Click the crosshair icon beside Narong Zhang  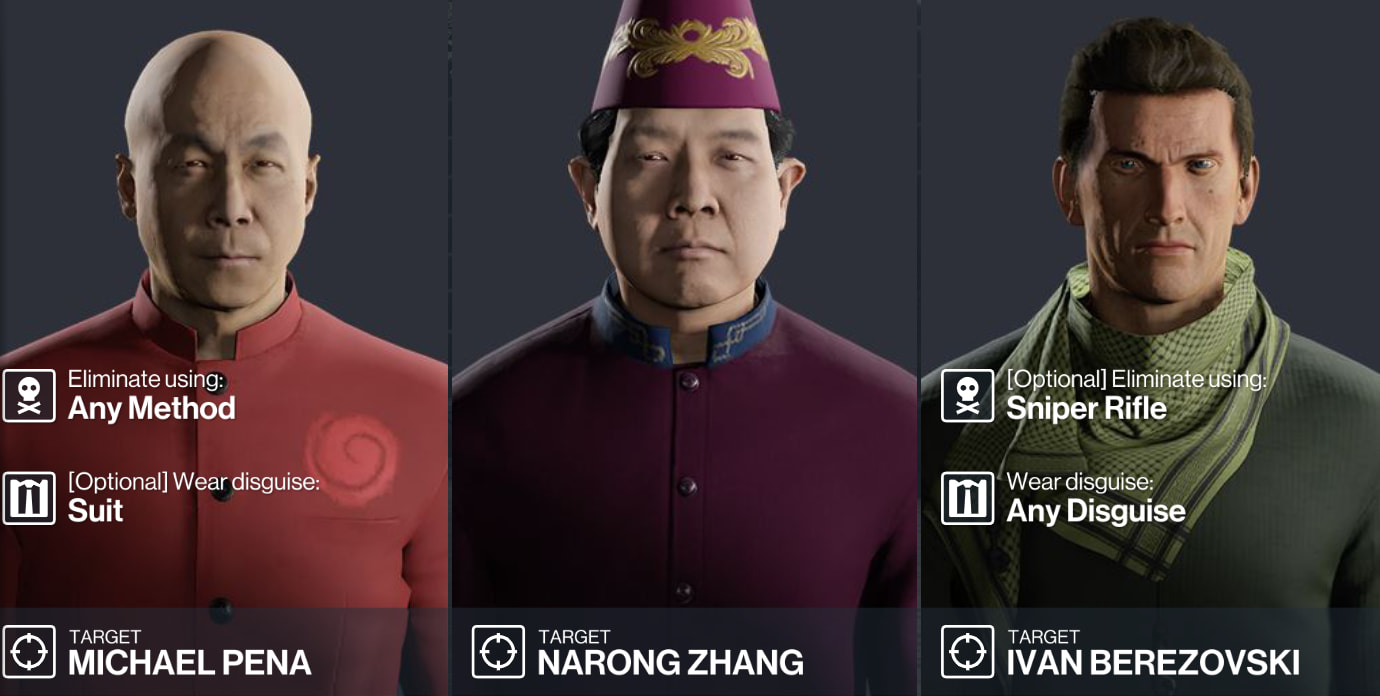pyautogui.click(x=498, y=652)
